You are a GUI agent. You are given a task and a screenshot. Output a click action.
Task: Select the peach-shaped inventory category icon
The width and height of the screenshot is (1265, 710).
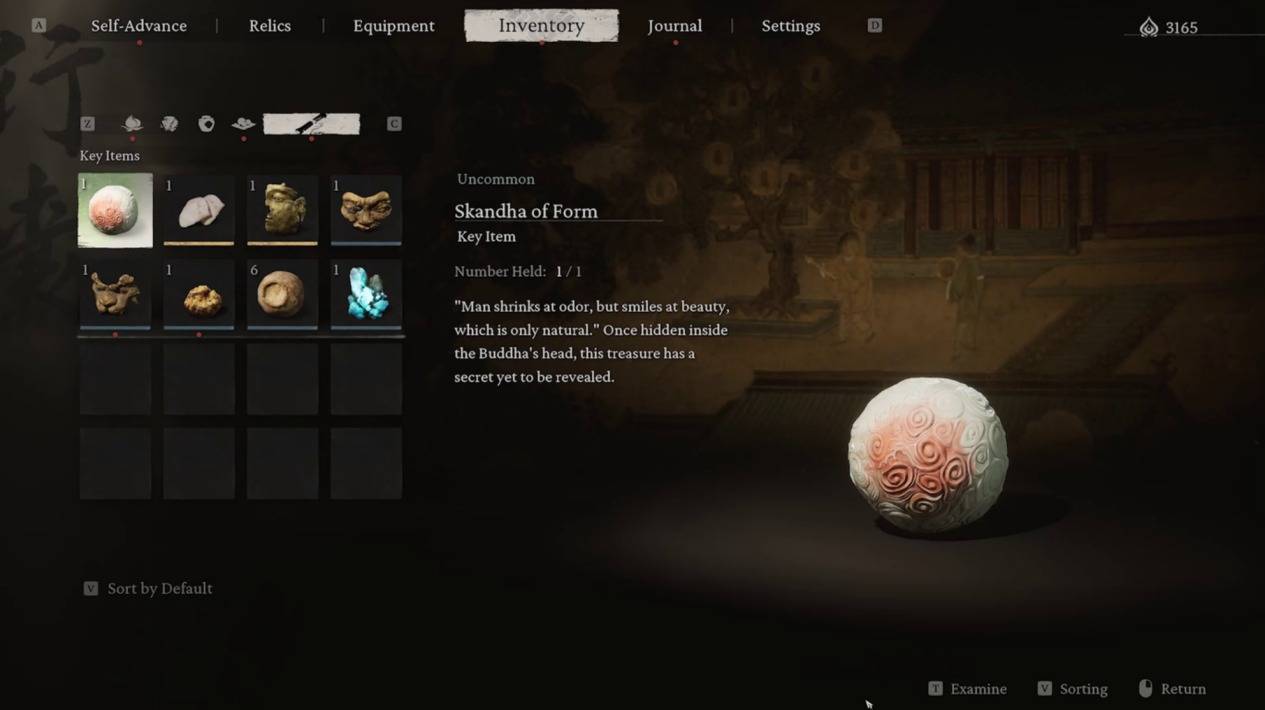coord(132,124)
